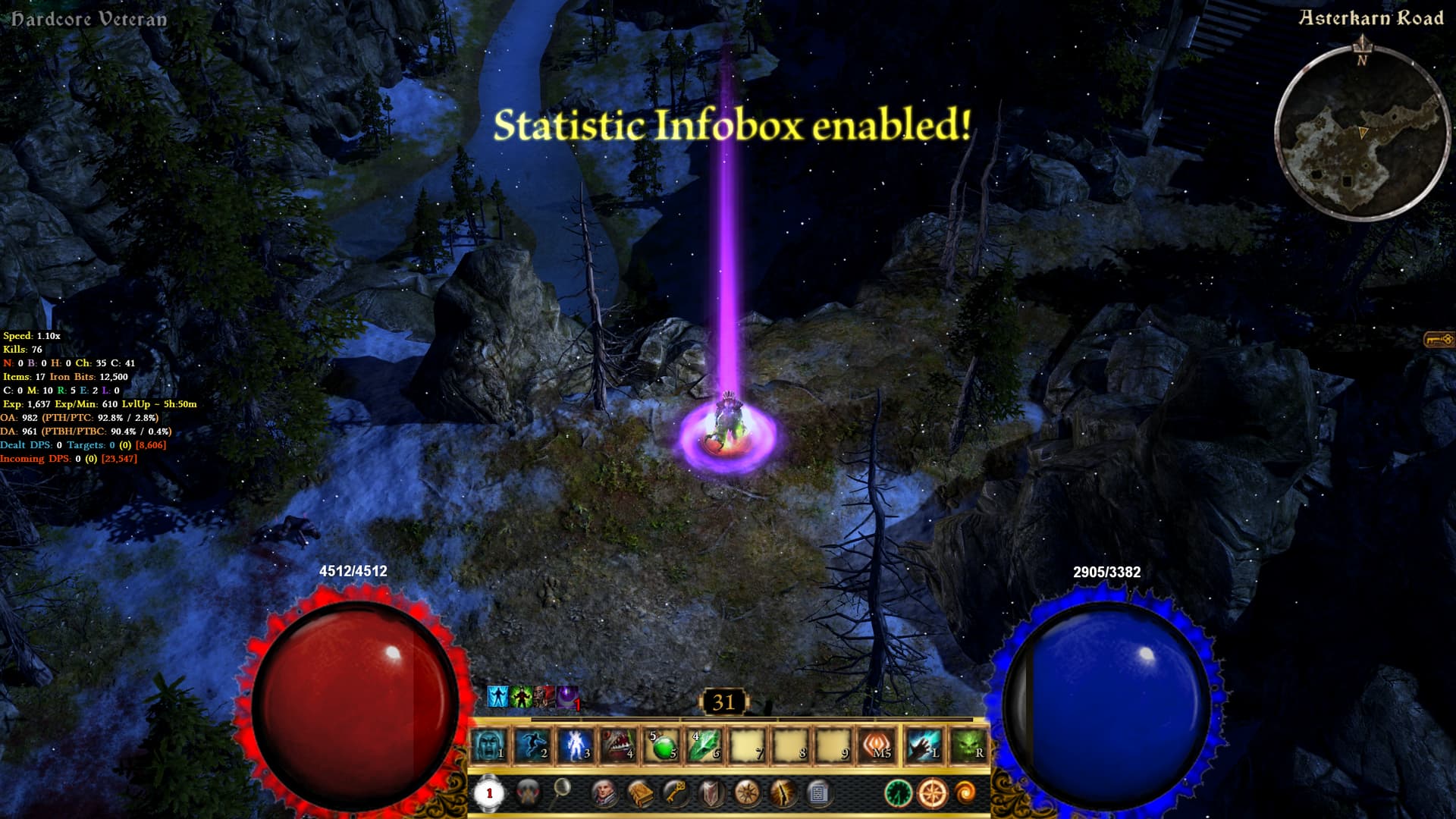This screenshot has height=819, width=1456.
Task: Activate the orange spiral rift portal
Action: [966, 793]
